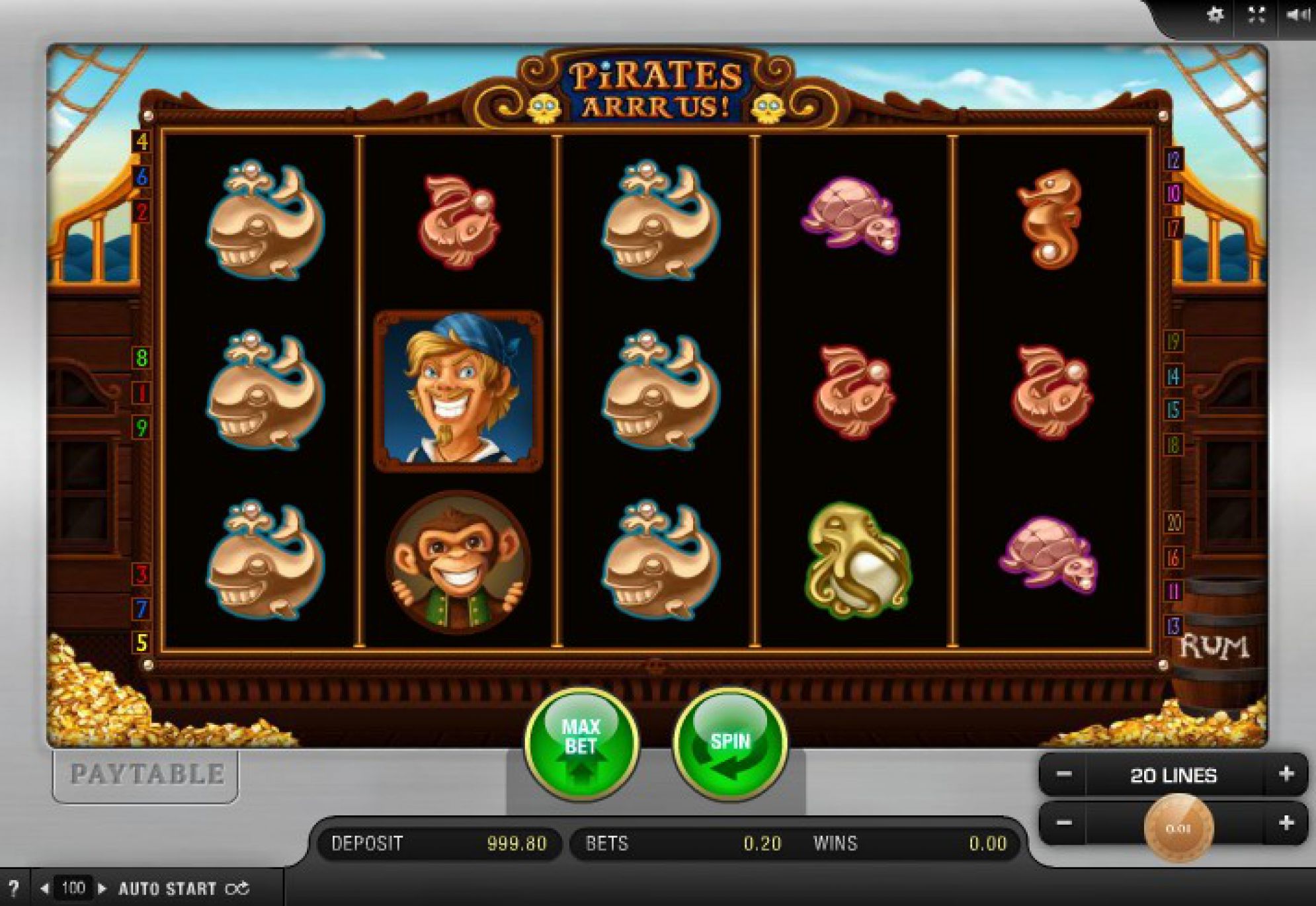Lower the coin value with minus
1316x906 pixels.
pos(1063,823)
